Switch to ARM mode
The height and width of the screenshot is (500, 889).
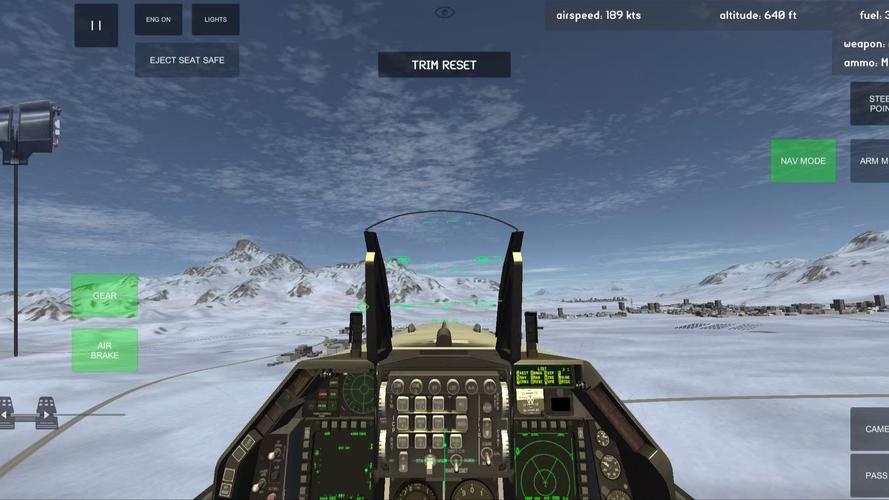coord(870,161)
